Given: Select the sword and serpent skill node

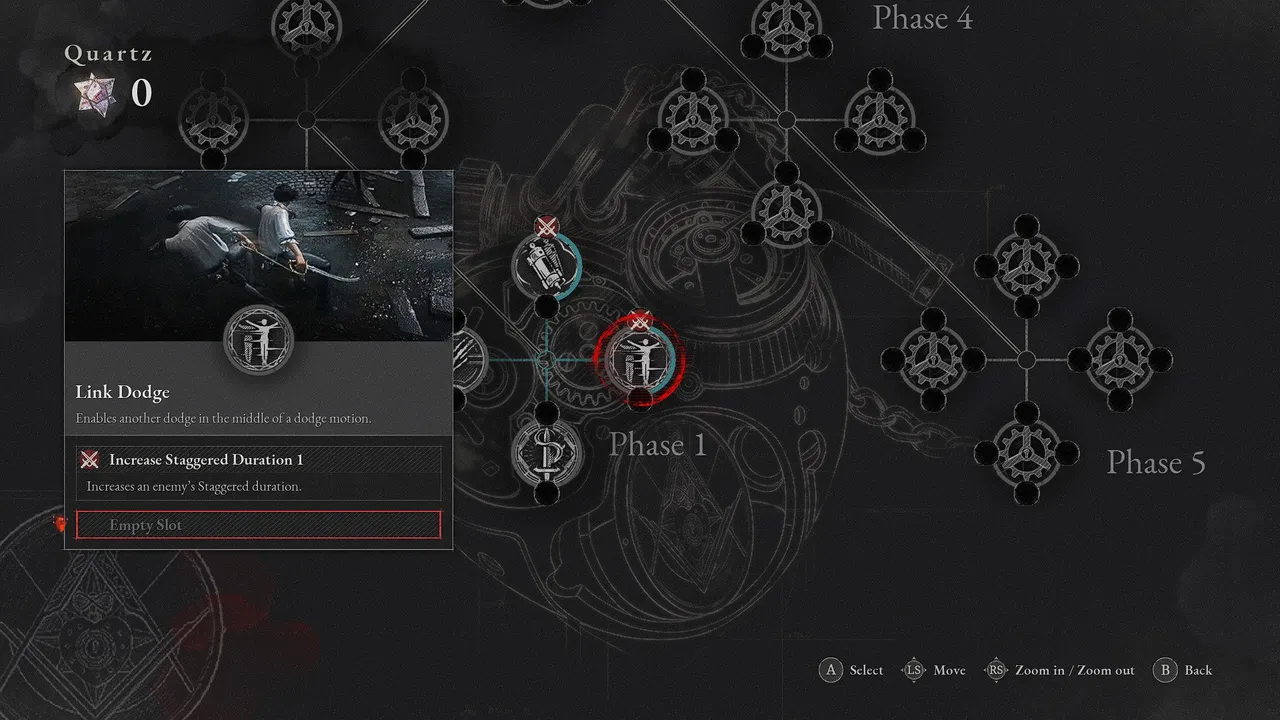Looking at the screenshot, I should pyautogui.click(x=545, y=451).
